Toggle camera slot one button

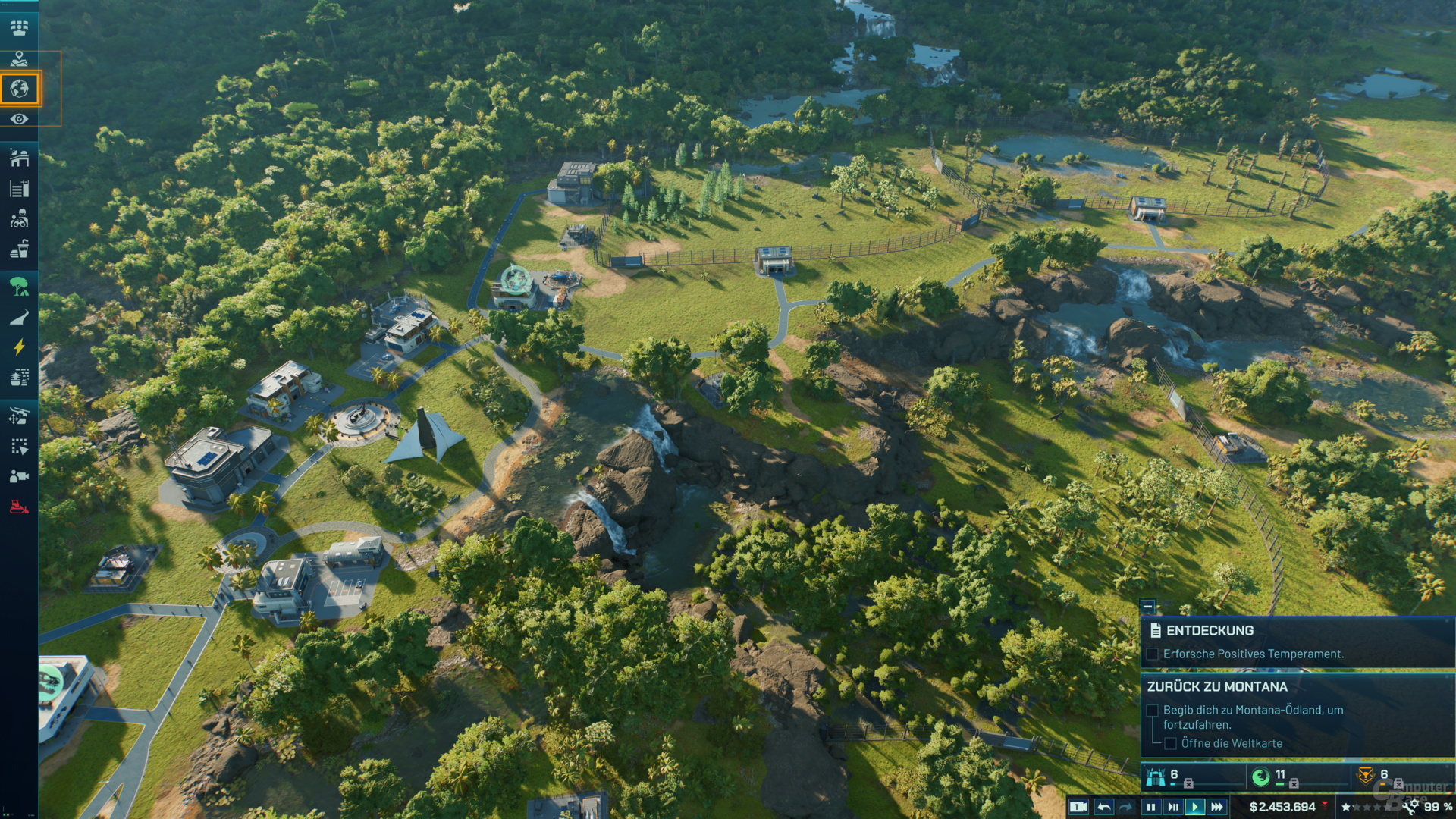pos(1078,807)
